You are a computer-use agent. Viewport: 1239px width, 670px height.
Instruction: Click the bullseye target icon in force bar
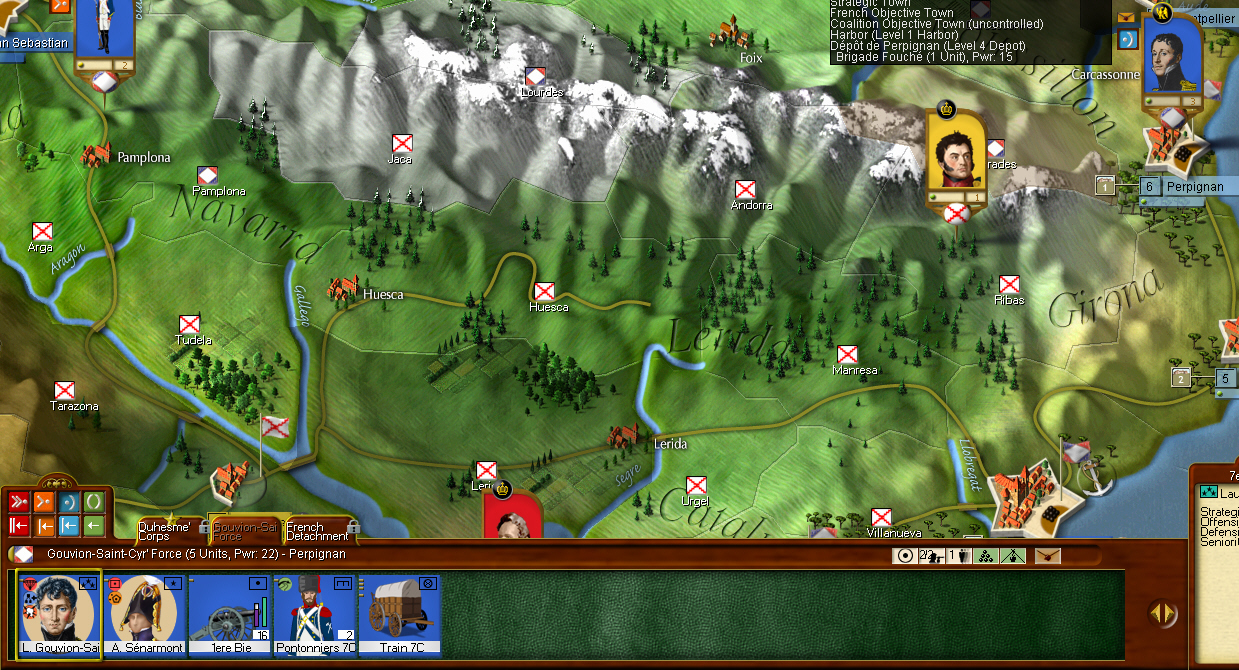[906, 556]
